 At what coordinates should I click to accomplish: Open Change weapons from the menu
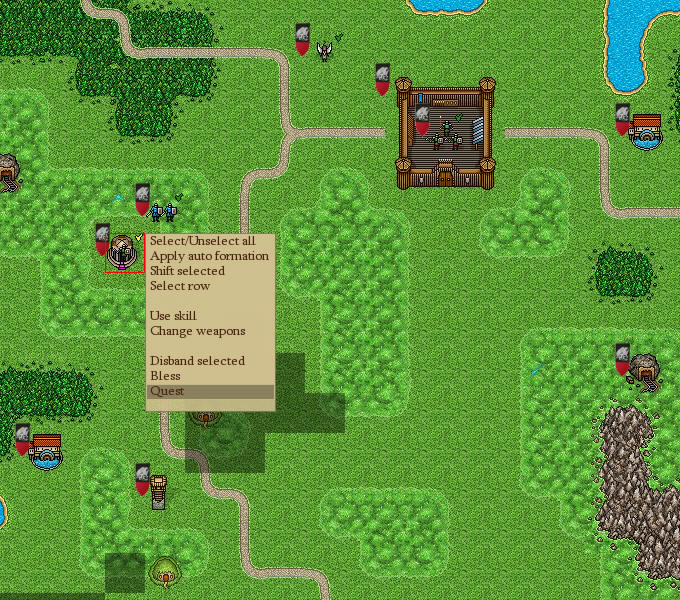point(197,331)
